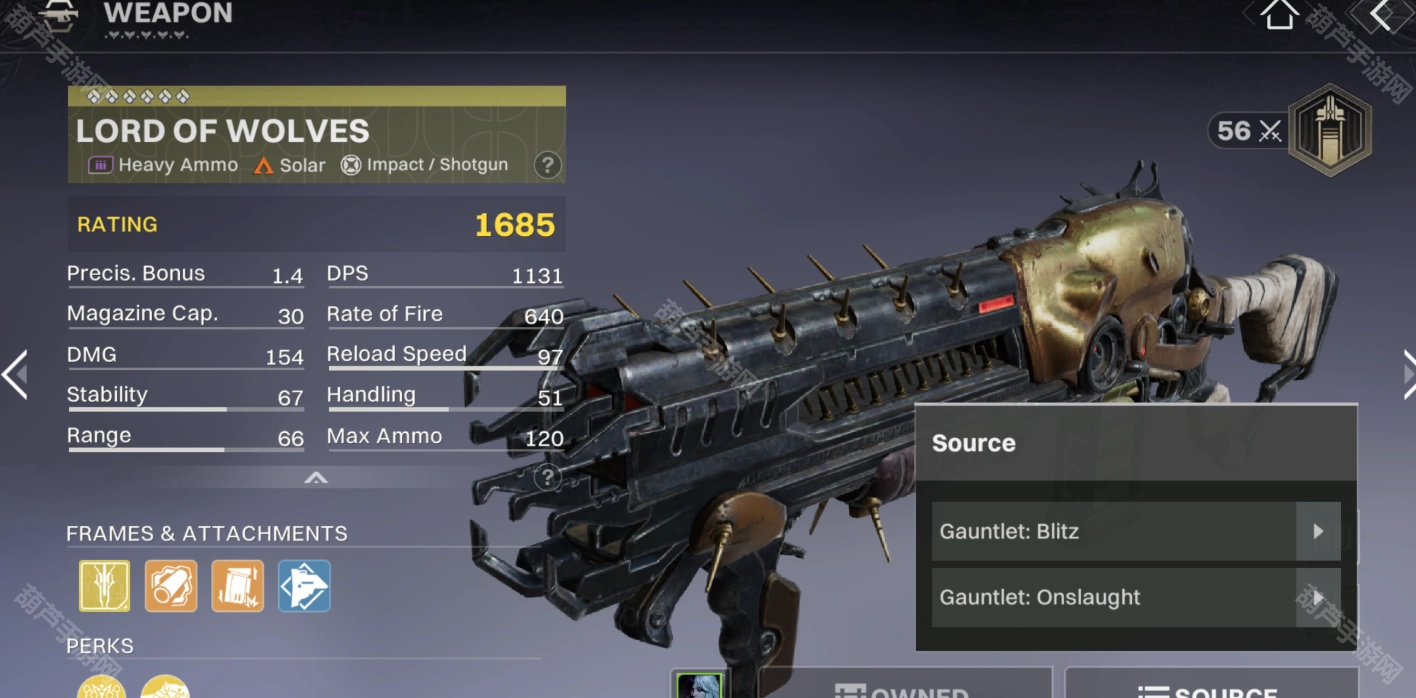Collapse the weapon stats panel
The height and width of the screenshot is (698, 1416).
click(x=316, y=478)
